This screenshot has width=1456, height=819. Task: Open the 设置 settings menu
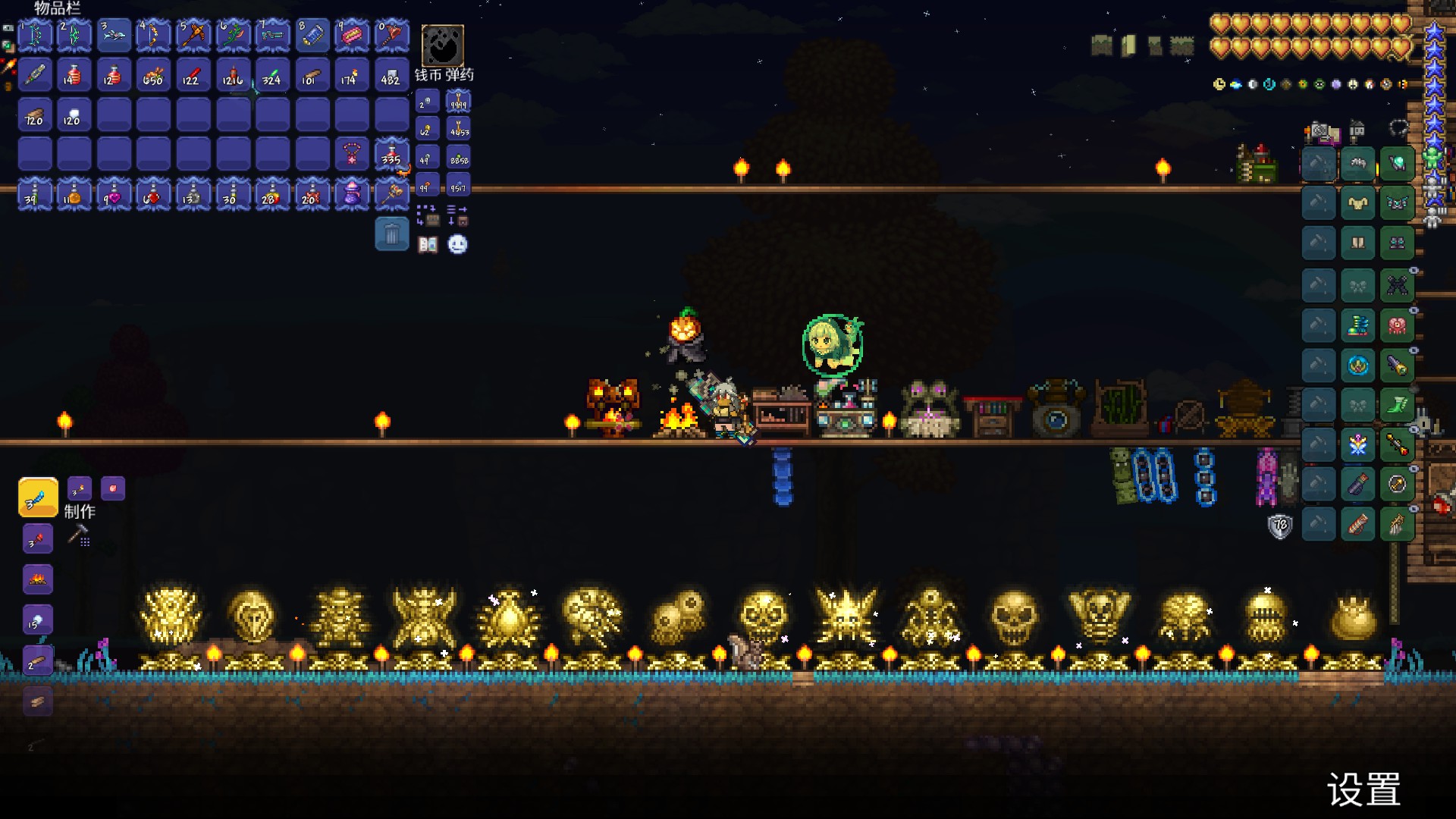click(1363, 790)
